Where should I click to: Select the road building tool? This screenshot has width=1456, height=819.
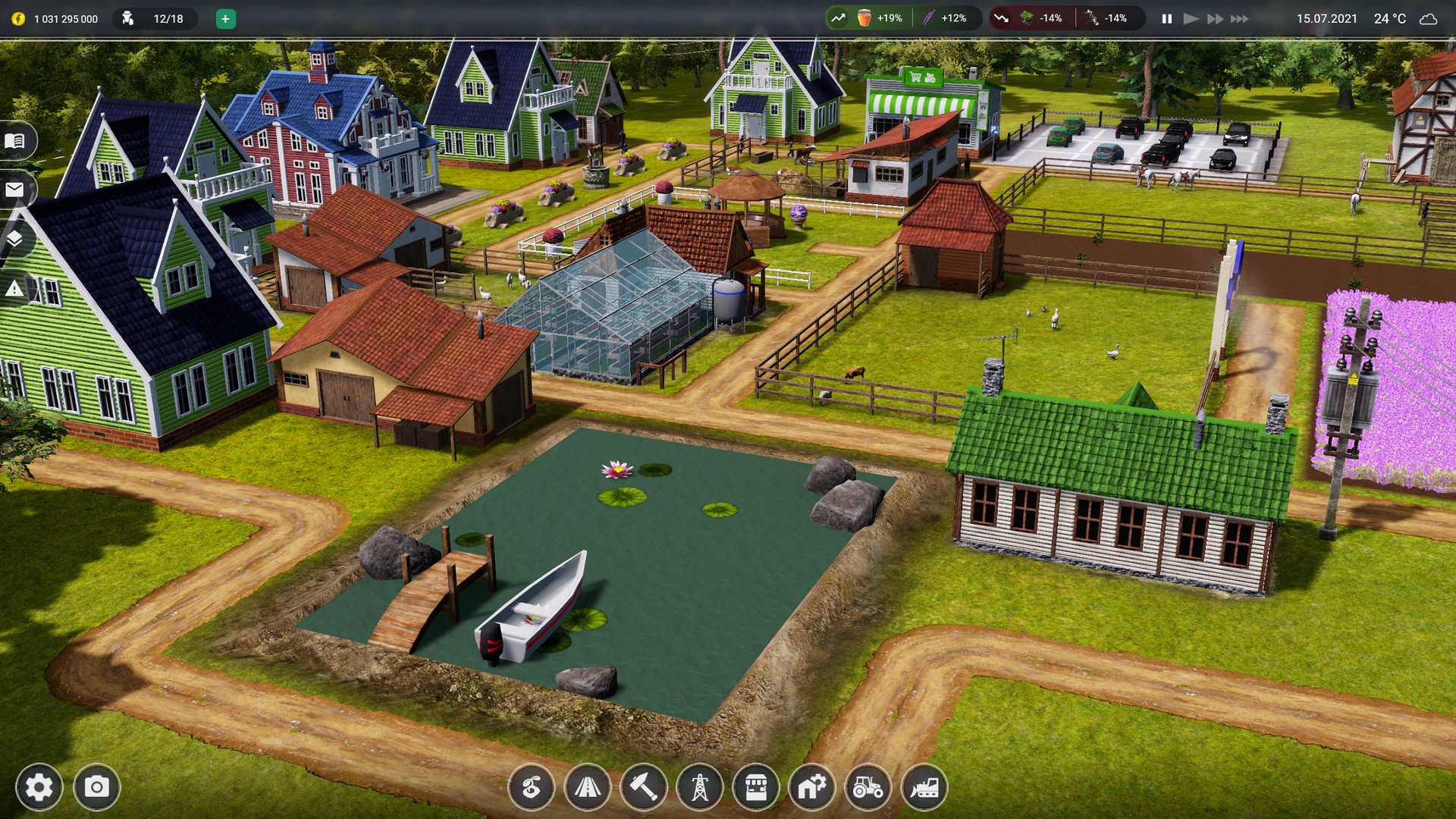pos(588,787)
